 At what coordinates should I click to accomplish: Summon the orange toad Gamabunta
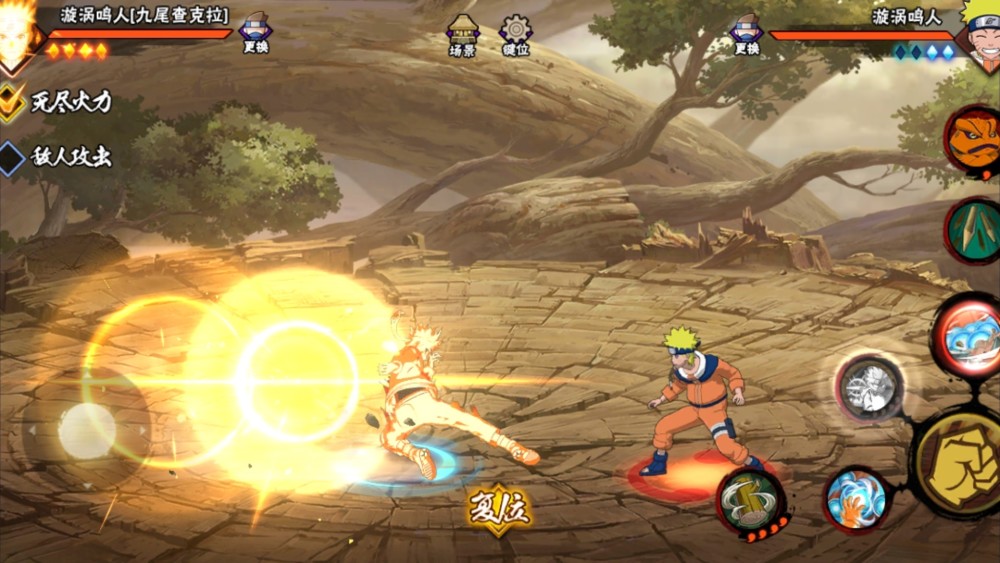(x=973, y=141)
